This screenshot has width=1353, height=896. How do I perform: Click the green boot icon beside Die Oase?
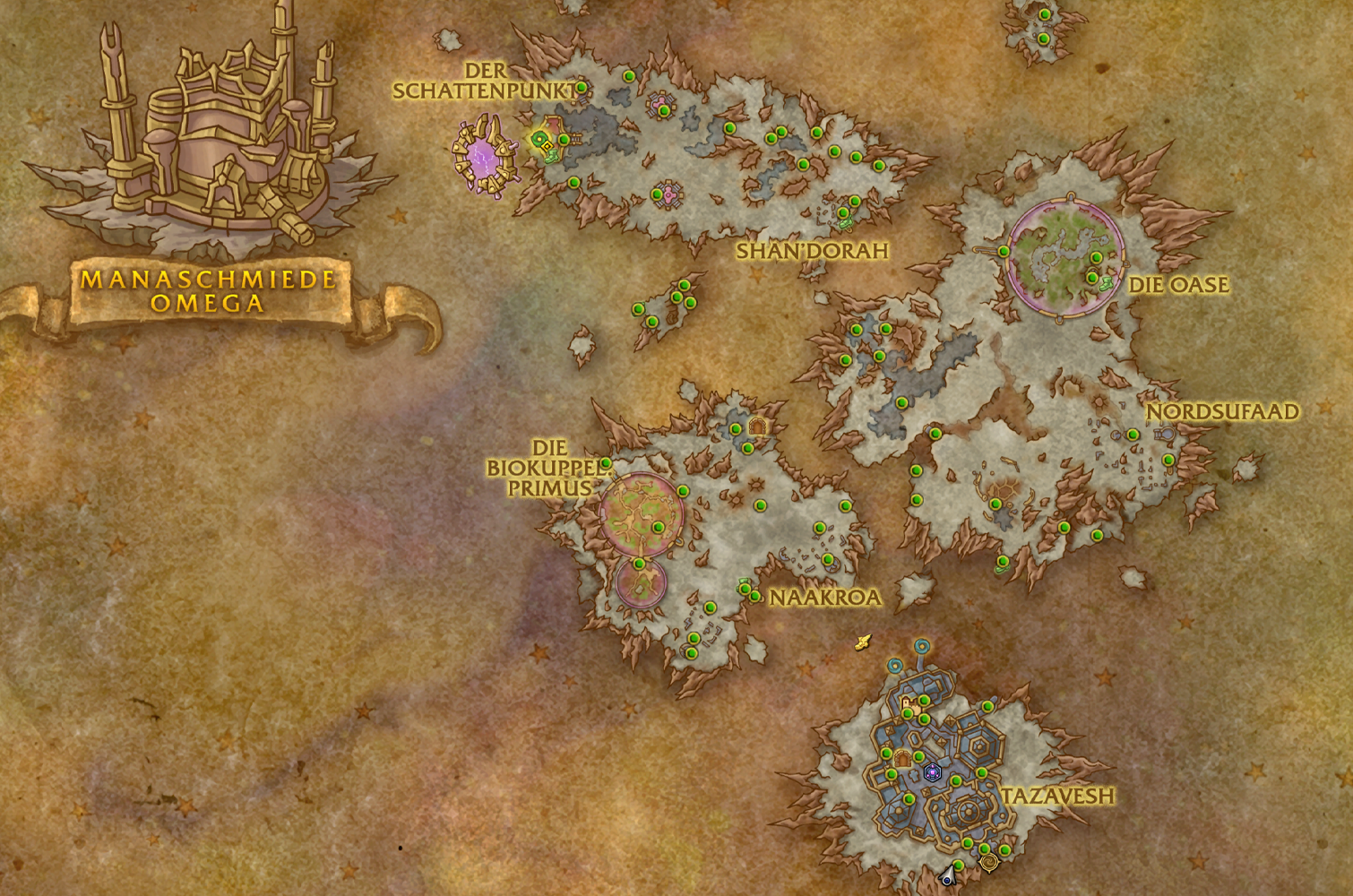click(x=1107, y=282)
